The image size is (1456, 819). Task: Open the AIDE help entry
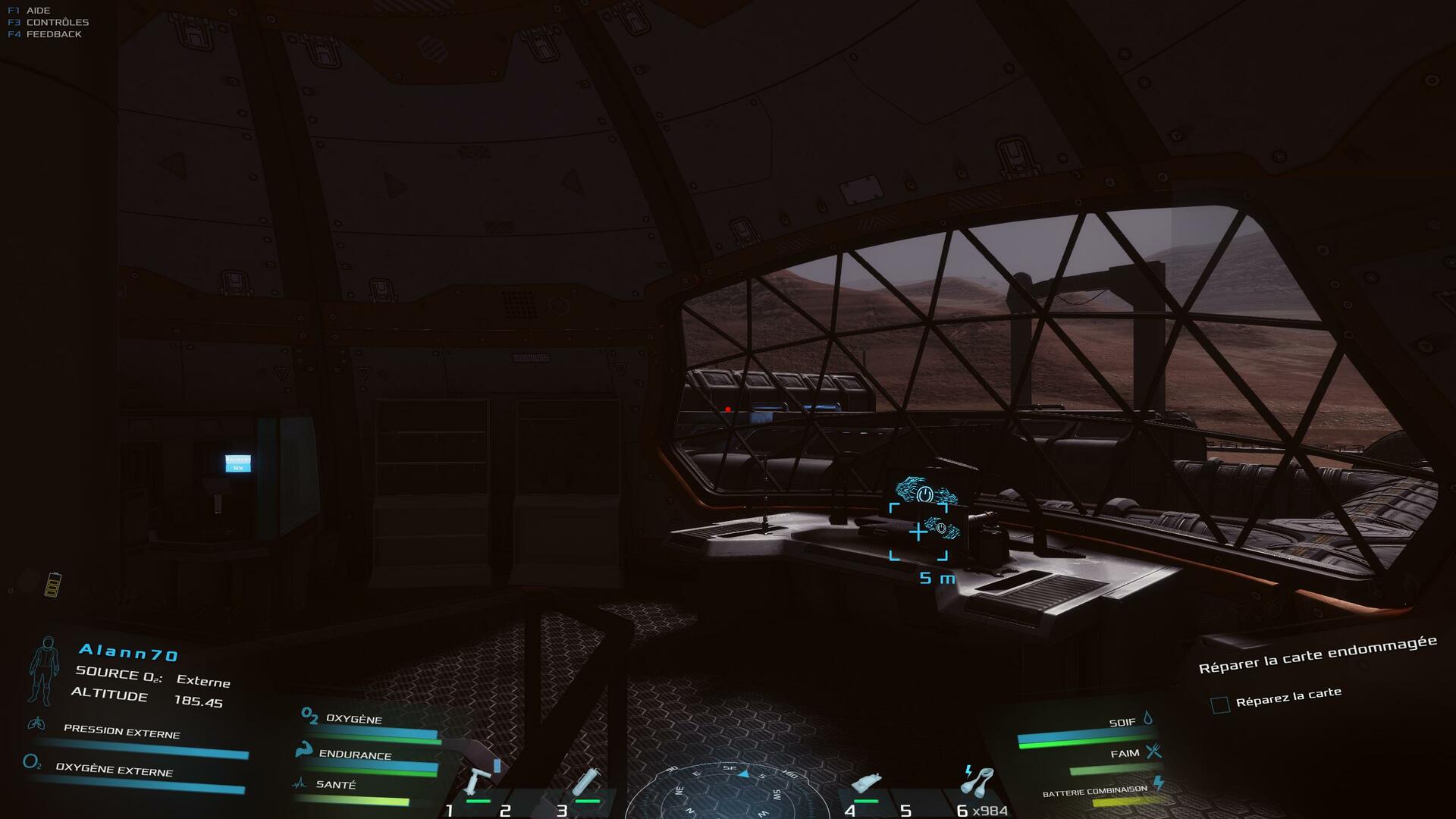[38, 11]
